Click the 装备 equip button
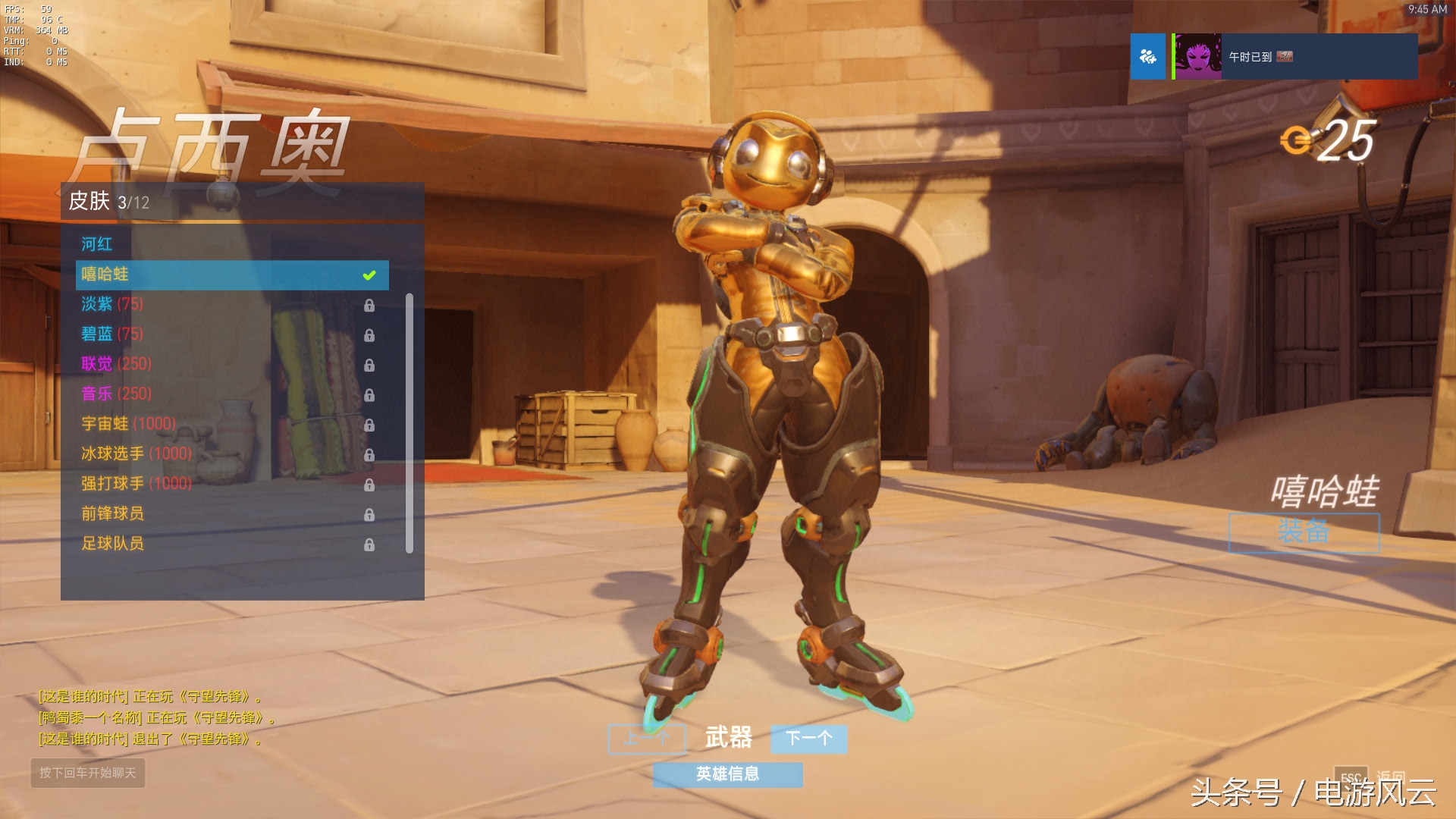Image resolution: width=1456 pixels, height=819 pixels. coord(1304,532)
